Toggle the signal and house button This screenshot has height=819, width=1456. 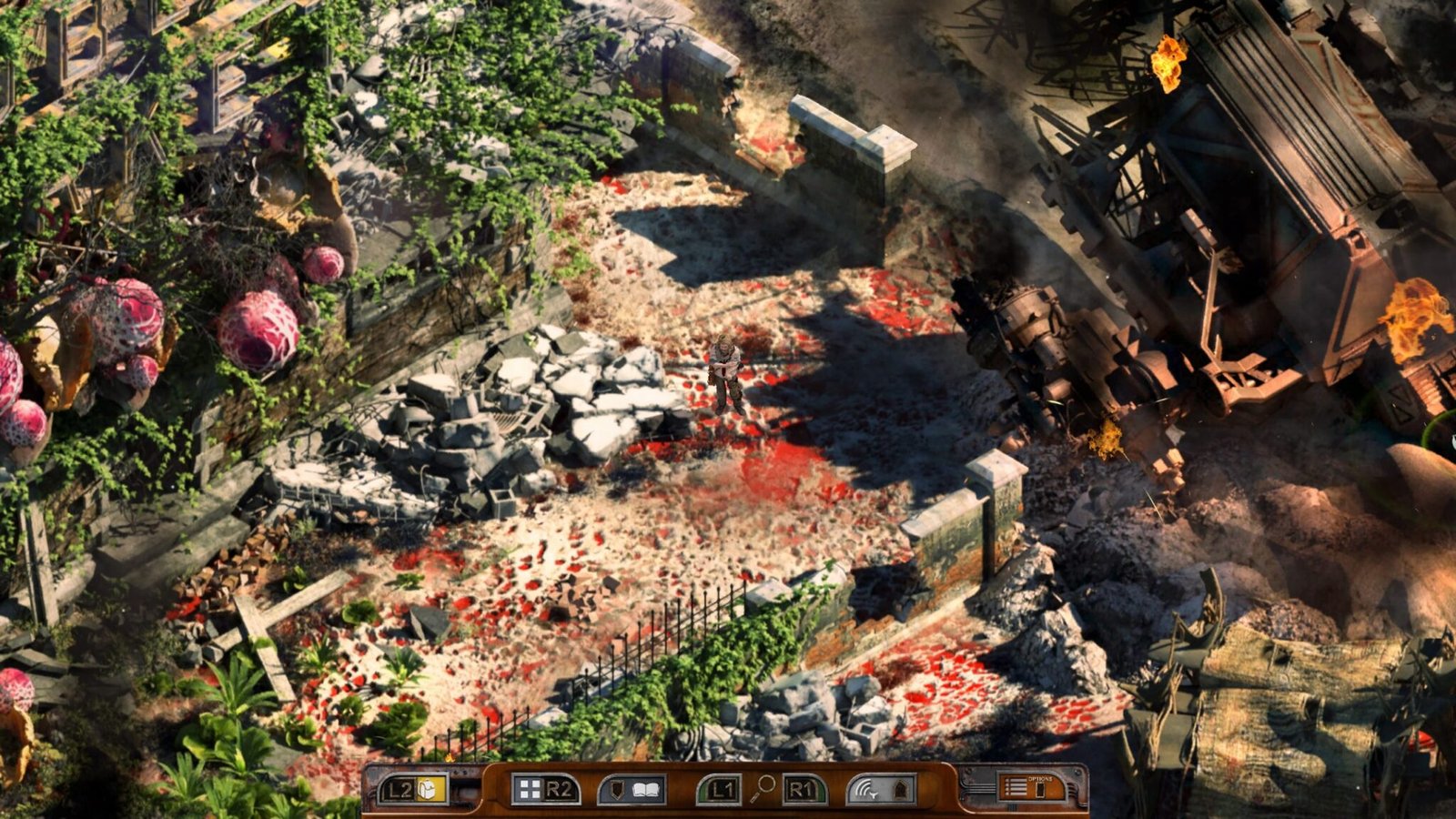[x=879, y=789]
